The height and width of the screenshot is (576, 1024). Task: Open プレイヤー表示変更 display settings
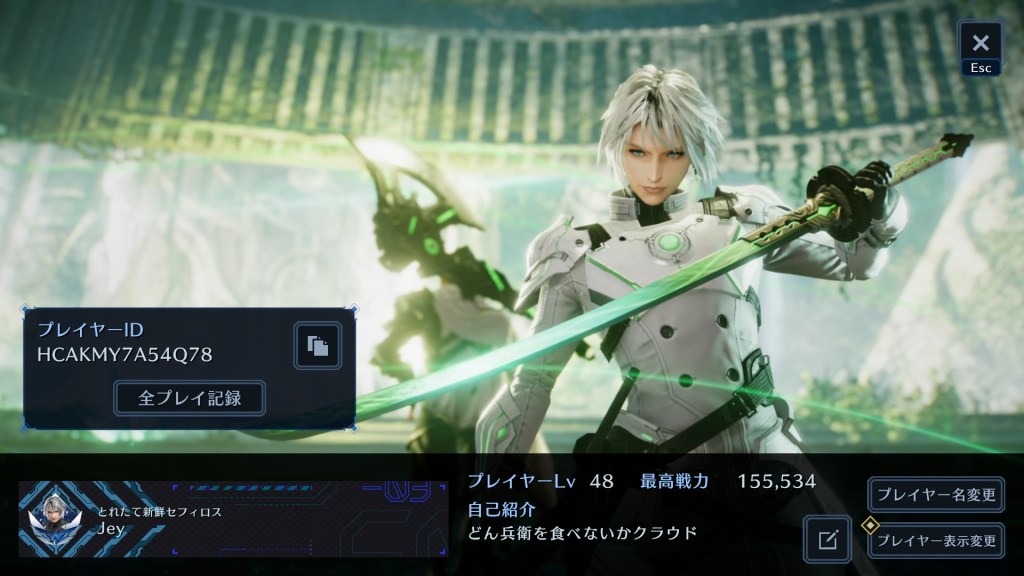click(x=936, y=541)
